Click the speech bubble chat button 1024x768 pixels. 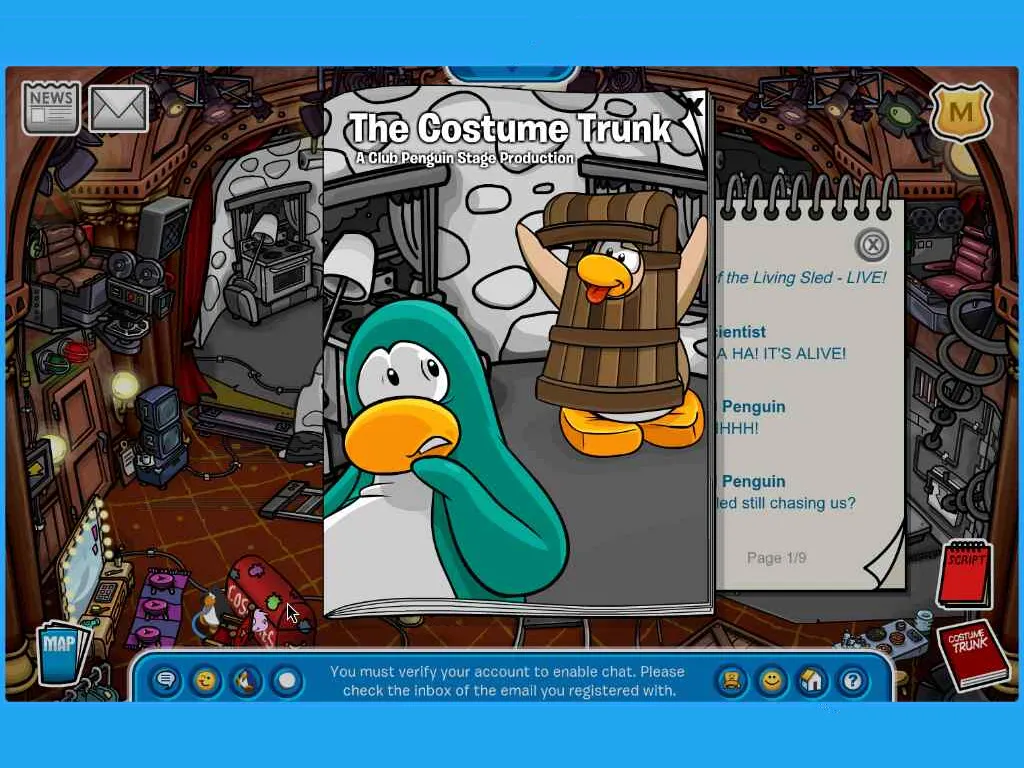166,681
